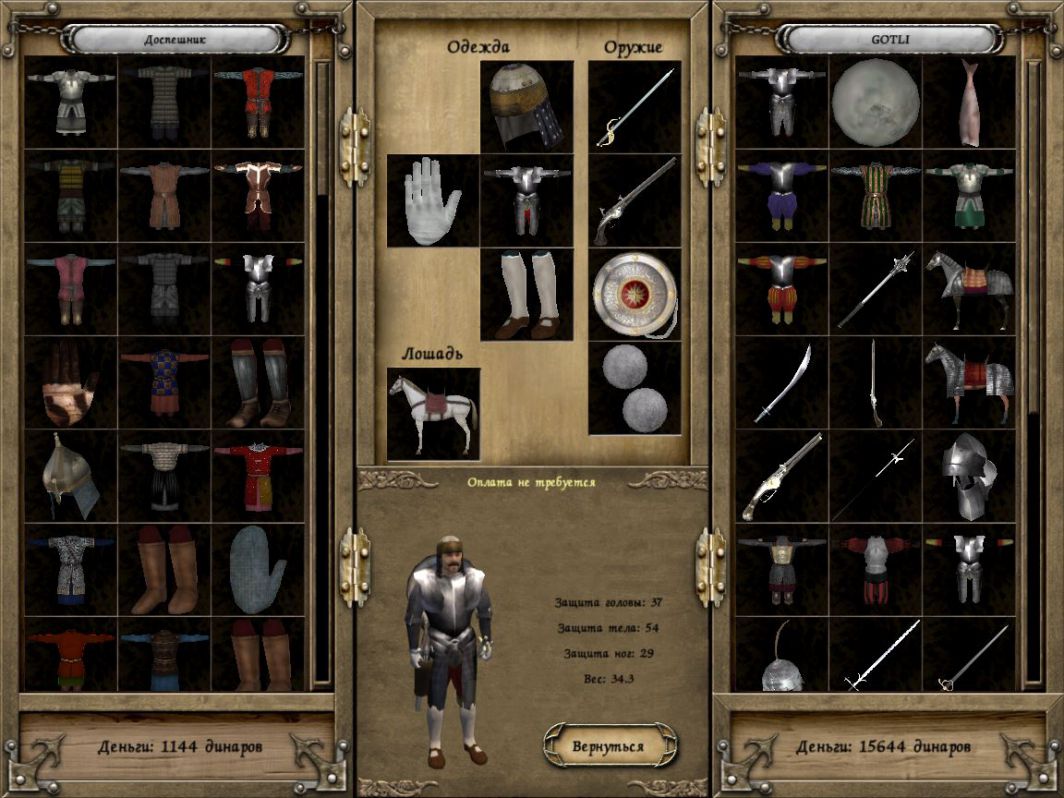Select the equipped white glove slot
Image resolution: width=1064 pixels, height=798 pixels.
[433, 200]
